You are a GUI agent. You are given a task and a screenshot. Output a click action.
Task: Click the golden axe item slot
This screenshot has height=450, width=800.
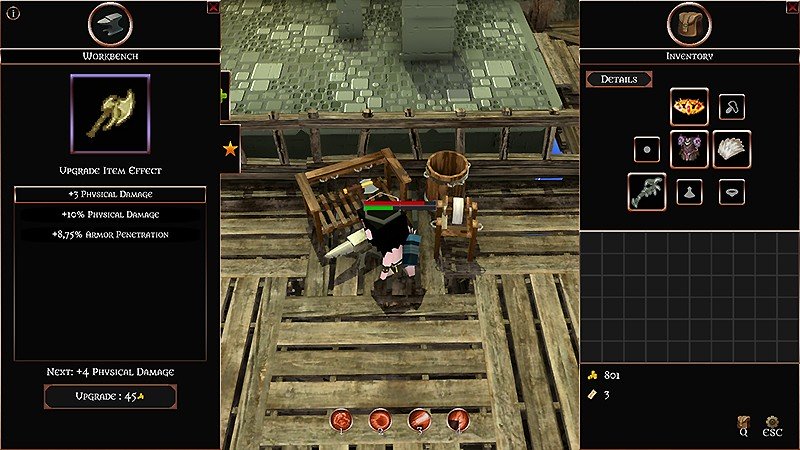[x=110, y=112]
